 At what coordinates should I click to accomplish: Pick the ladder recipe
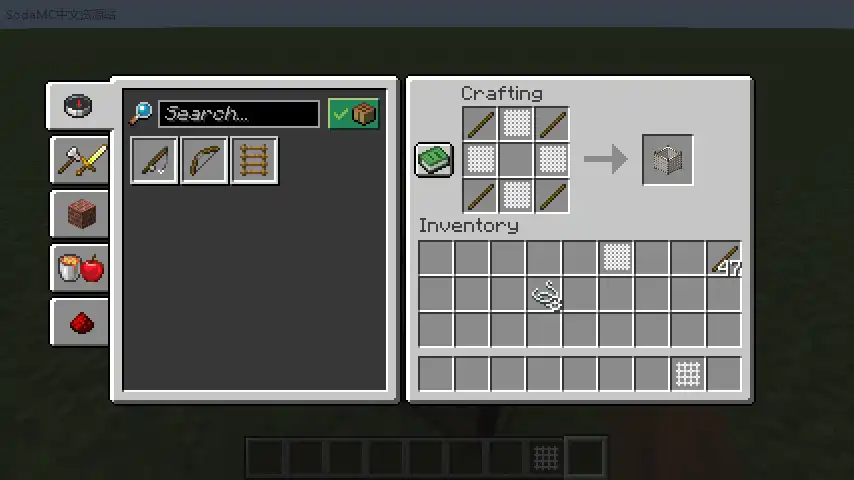(x=254, y=160)
